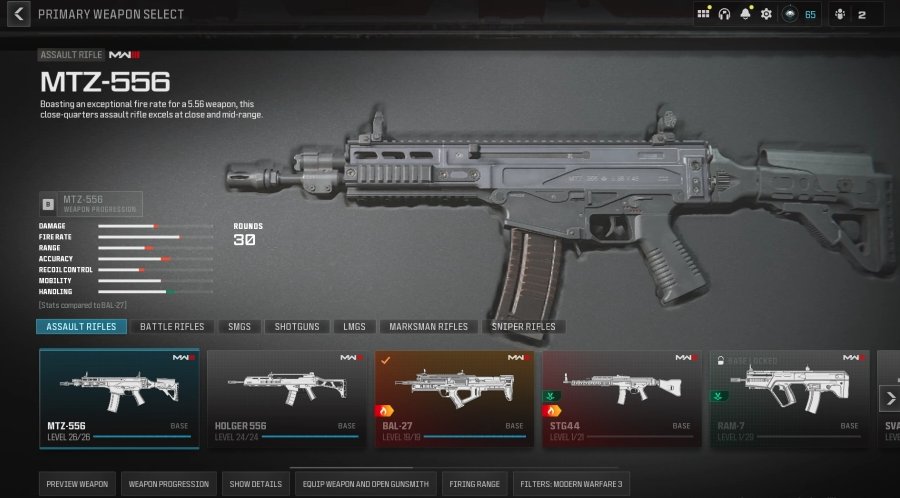This screenshot has height=498, width=900.
Task: Pick the STG44 weapon card
Action: point(621,397)
